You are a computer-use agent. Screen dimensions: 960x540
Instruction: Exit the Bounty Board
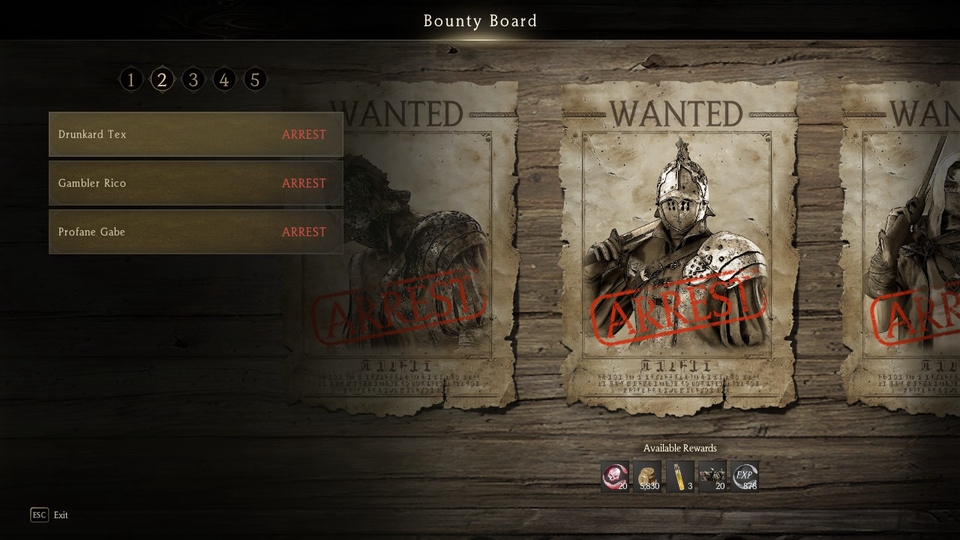click(50, 515)
